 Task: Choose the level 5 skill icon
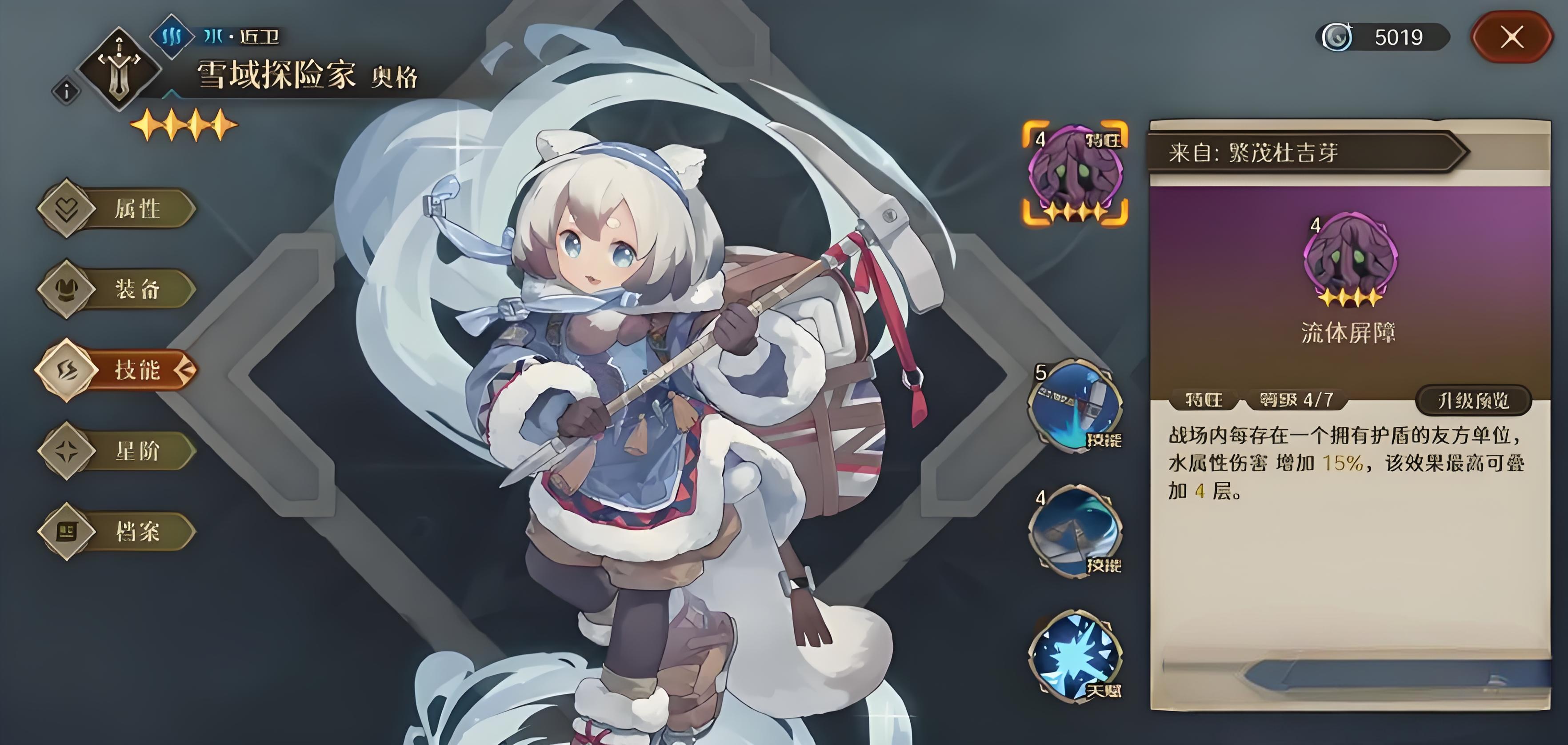(x=1075, y=404)
